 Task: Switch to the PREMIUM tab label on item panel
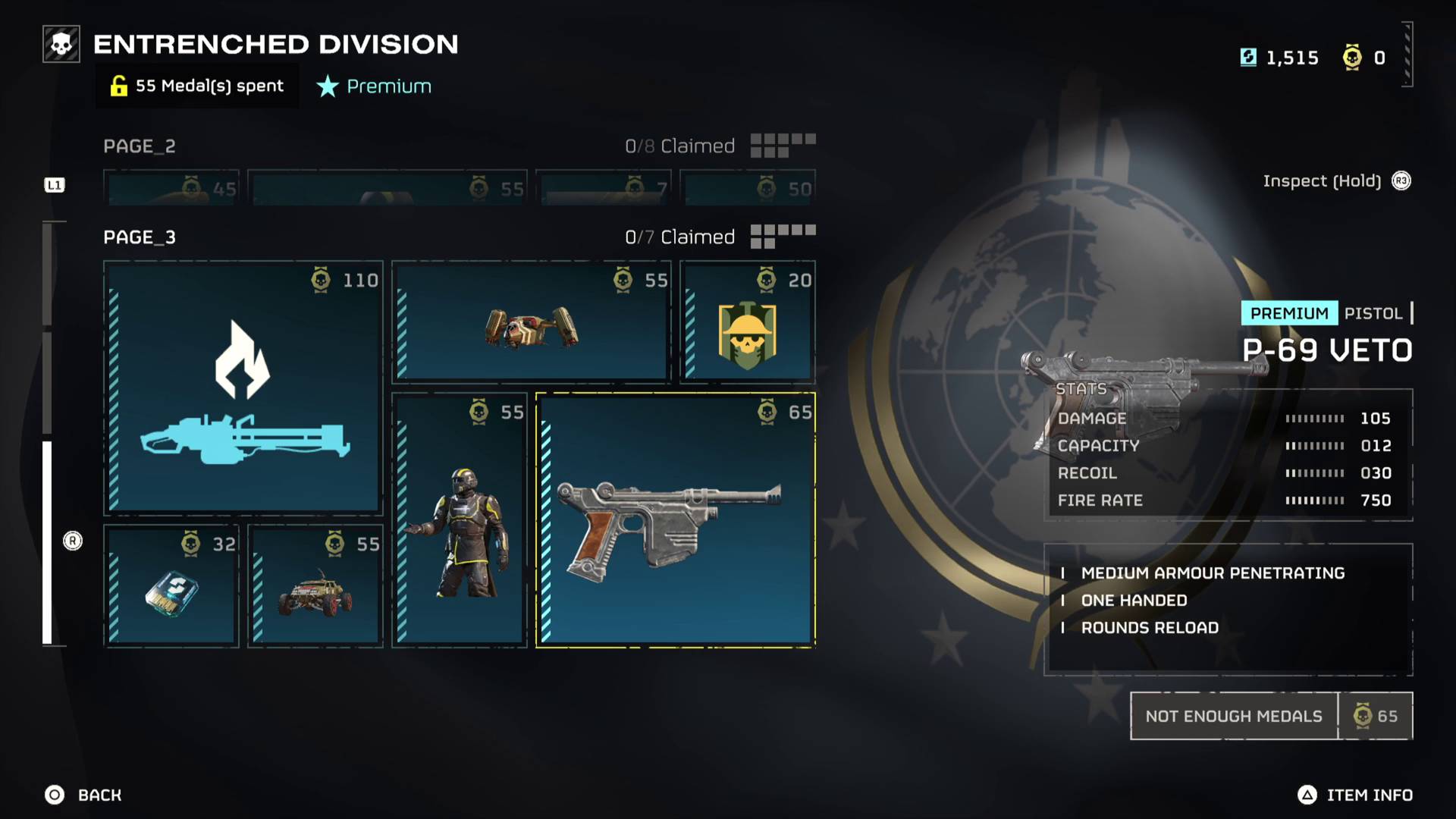[x=1288, y=312]
